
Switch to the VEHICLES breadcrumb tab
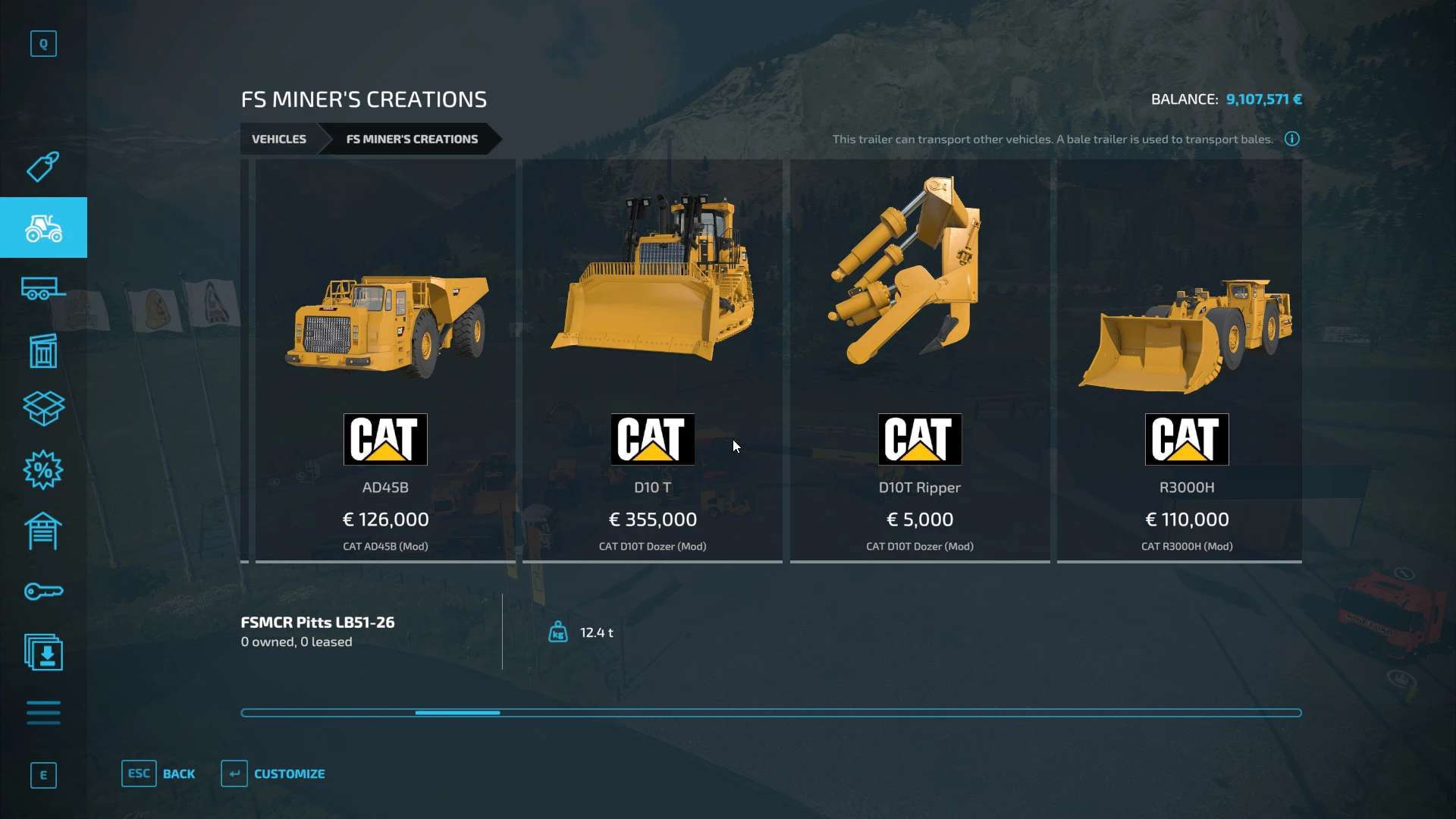[278, 139]
